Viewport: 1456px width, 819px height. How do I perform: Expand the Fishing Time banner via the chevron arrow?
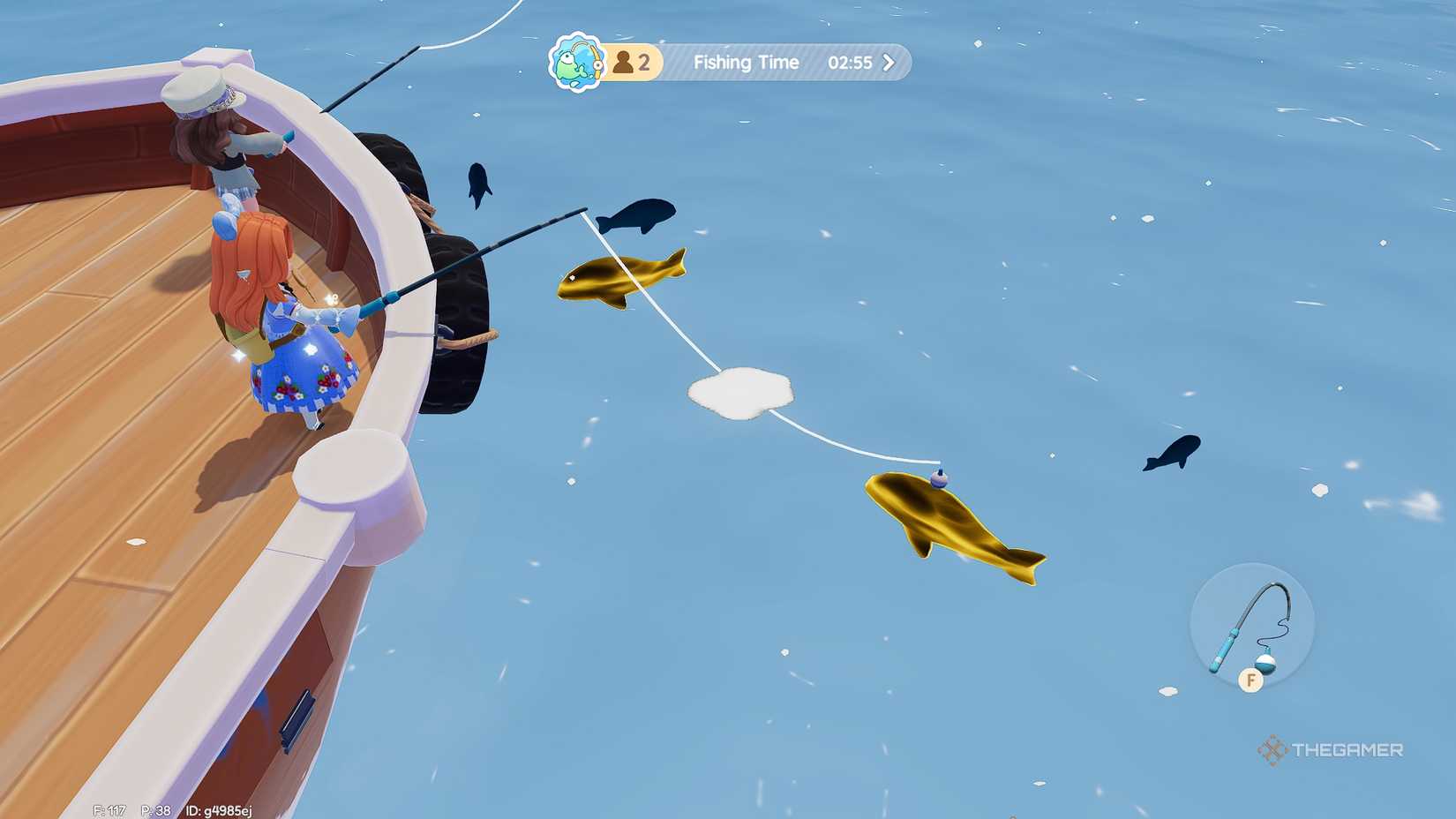click(889, 63)
